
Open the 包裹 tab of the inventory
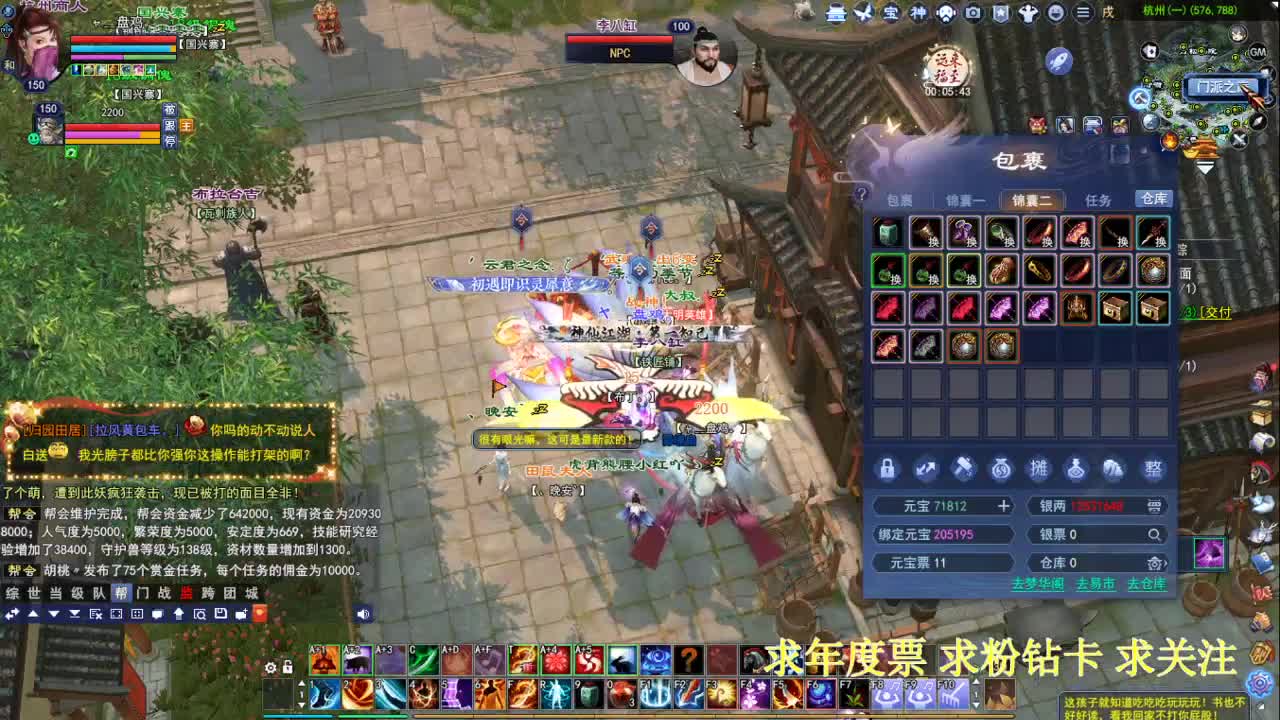pyautogui.click(x=898, y=199)
